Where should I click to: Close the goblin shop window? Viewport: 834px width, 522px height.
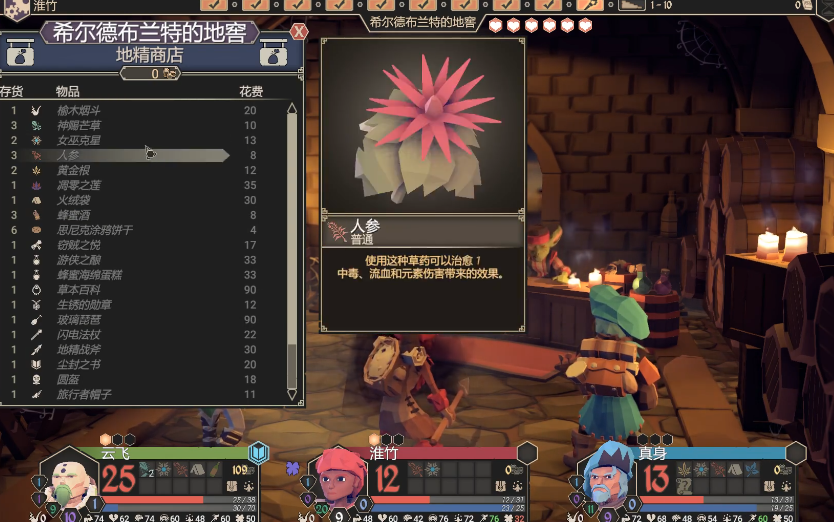pos(298,32)
